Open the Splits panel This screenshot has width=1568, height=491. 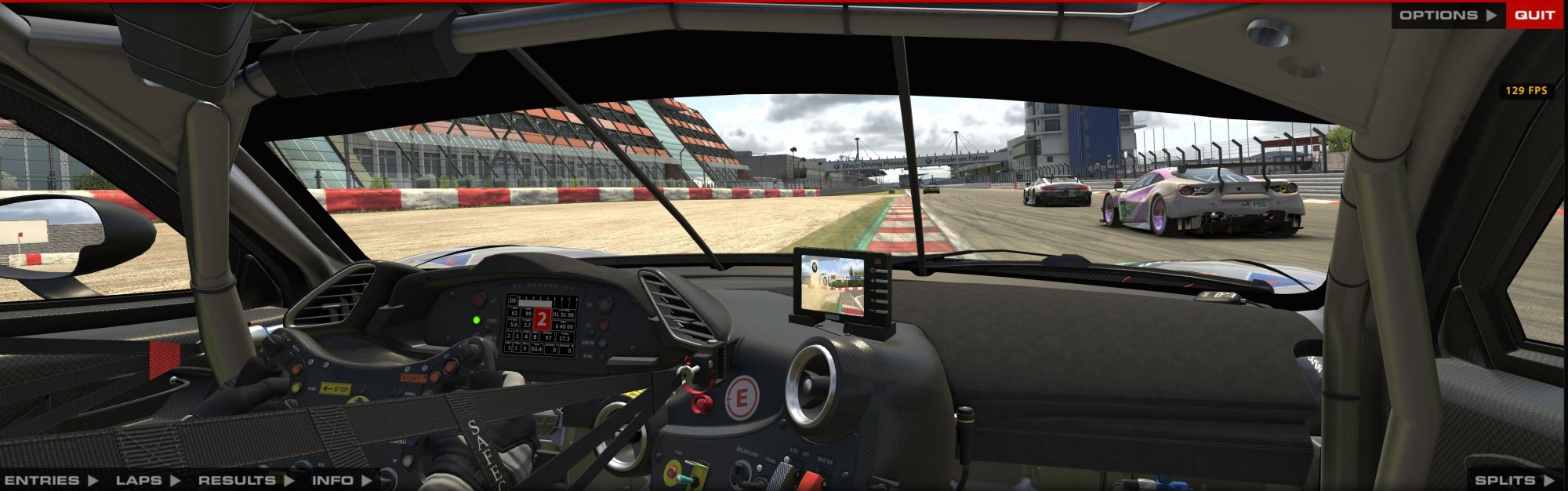1513,480
